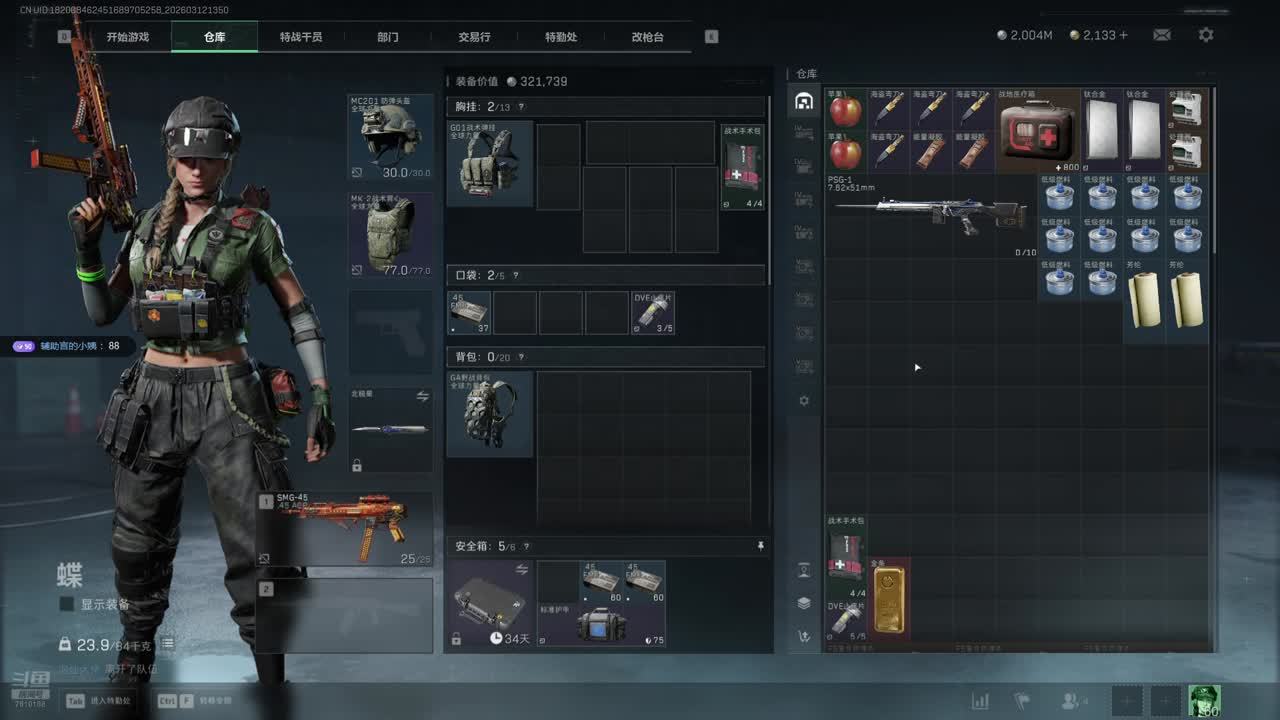
Task: Toggle the 显示装备 checkbox
Action: point(67,604)
